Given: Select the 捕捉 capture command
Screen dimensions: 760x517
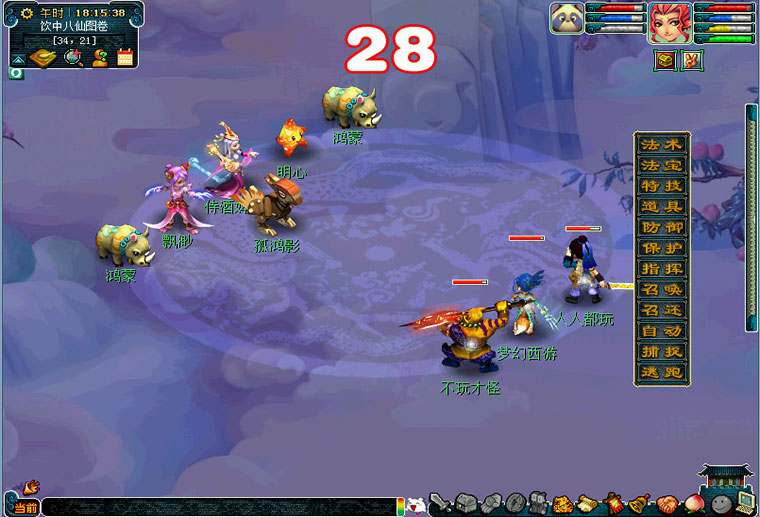Looking at the screenshot, I should click(x=661, y=351).
